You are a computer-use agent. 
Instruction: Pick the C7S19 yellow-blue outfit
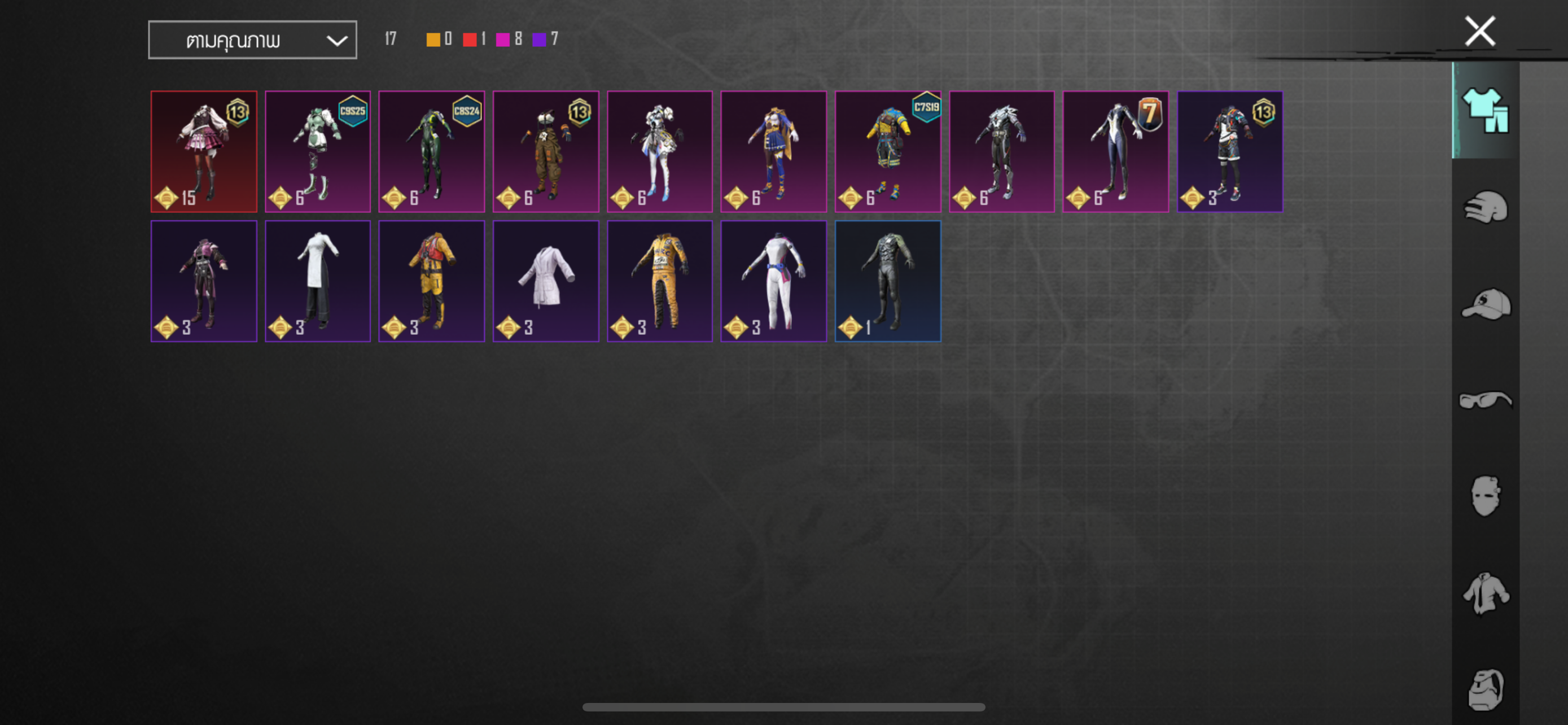pos(887,151)
